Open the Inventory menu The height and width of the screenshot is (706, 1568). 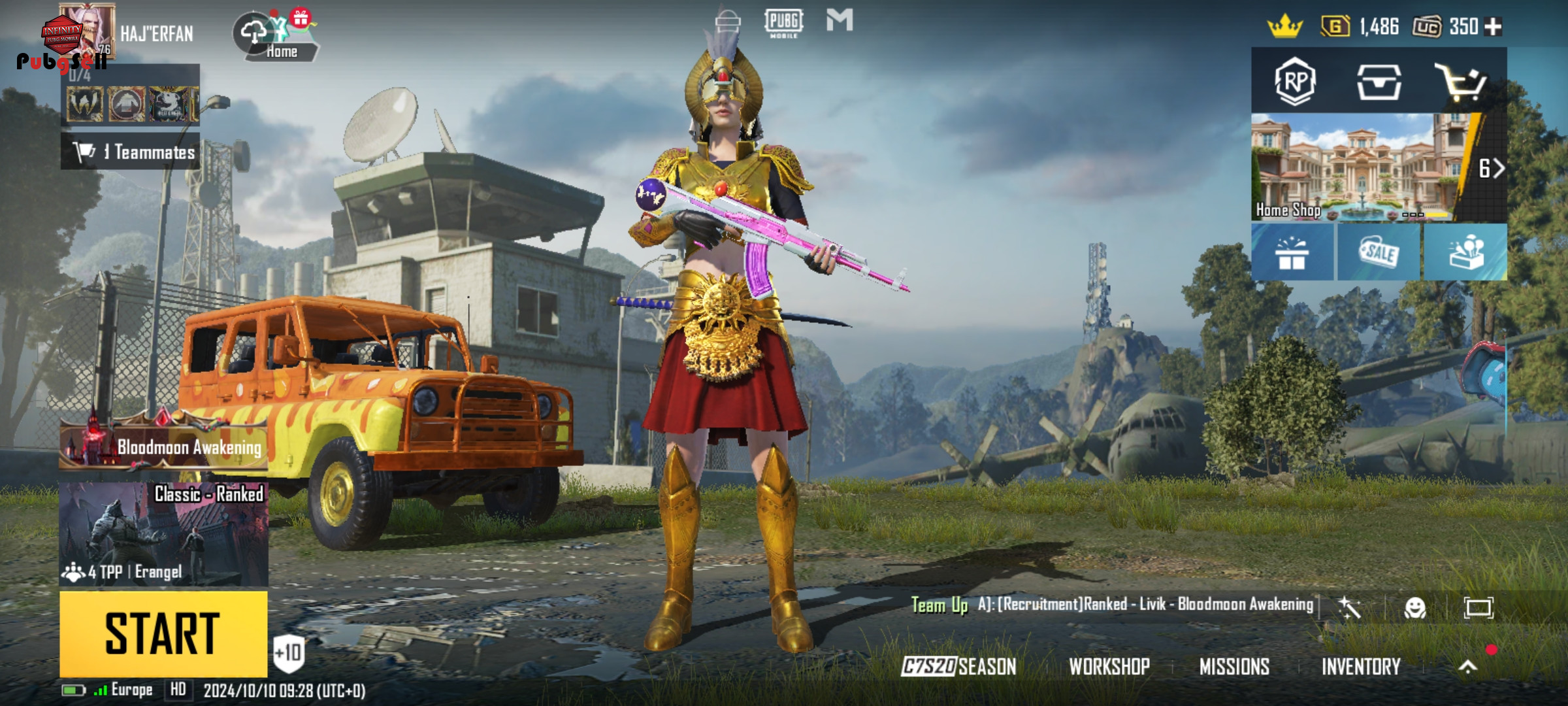(x=1360, y=667)
